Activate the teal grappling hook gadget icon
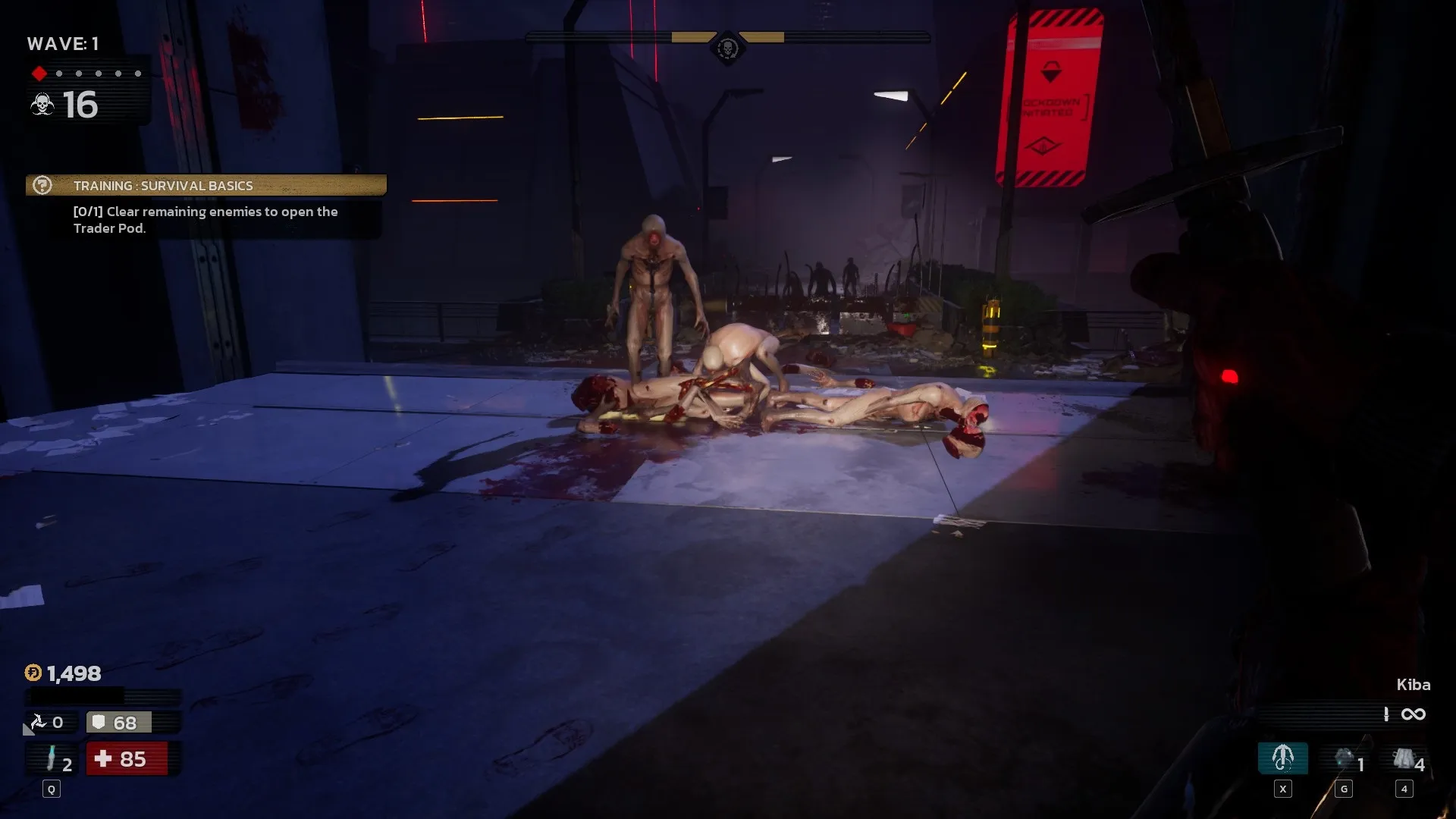 click(x=1282, y=758)
